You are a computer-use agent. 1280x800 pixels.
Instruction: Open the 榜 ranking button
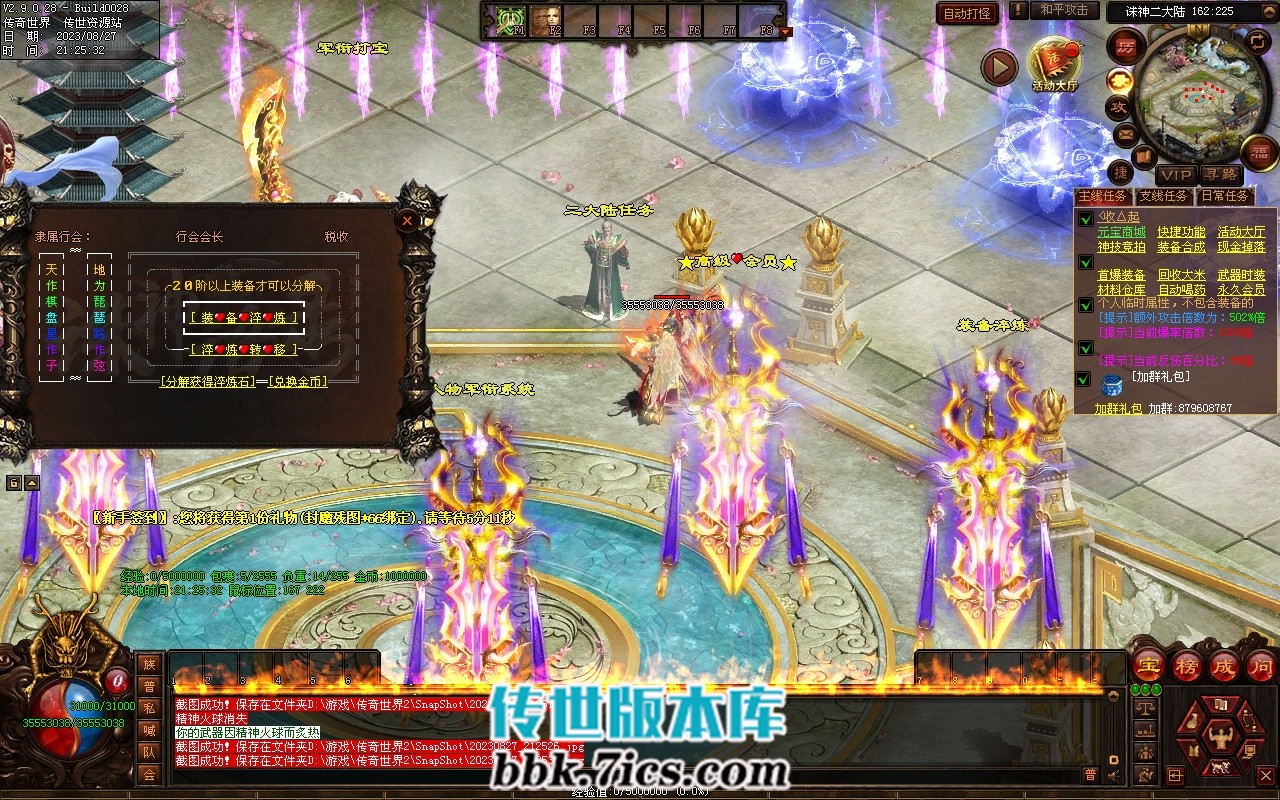point(1187,666)
